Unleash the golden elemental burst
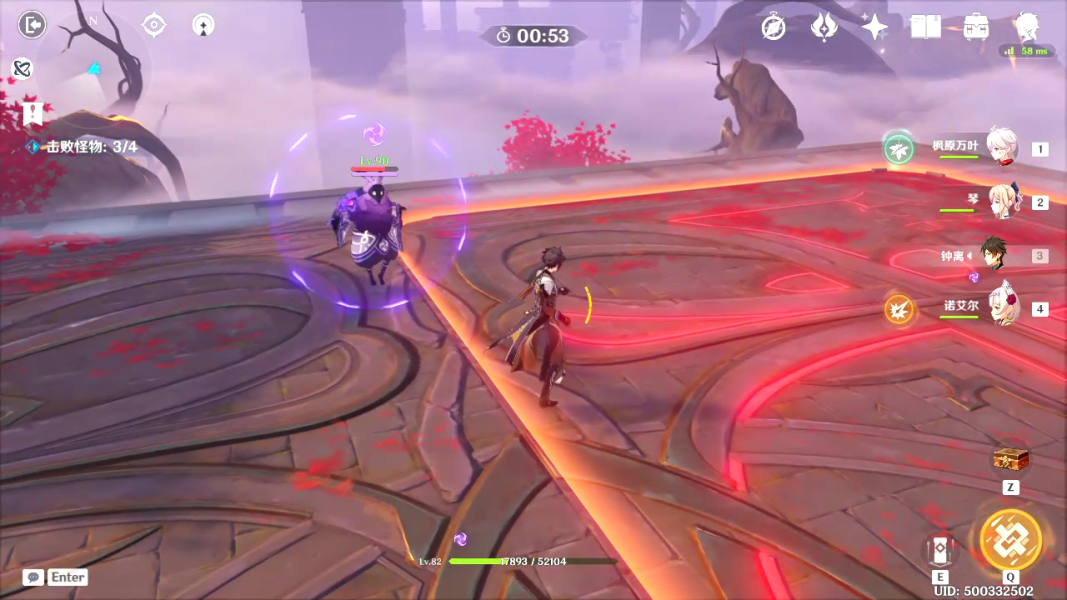The image size is (1067, 600). (x=1010, y=540)
